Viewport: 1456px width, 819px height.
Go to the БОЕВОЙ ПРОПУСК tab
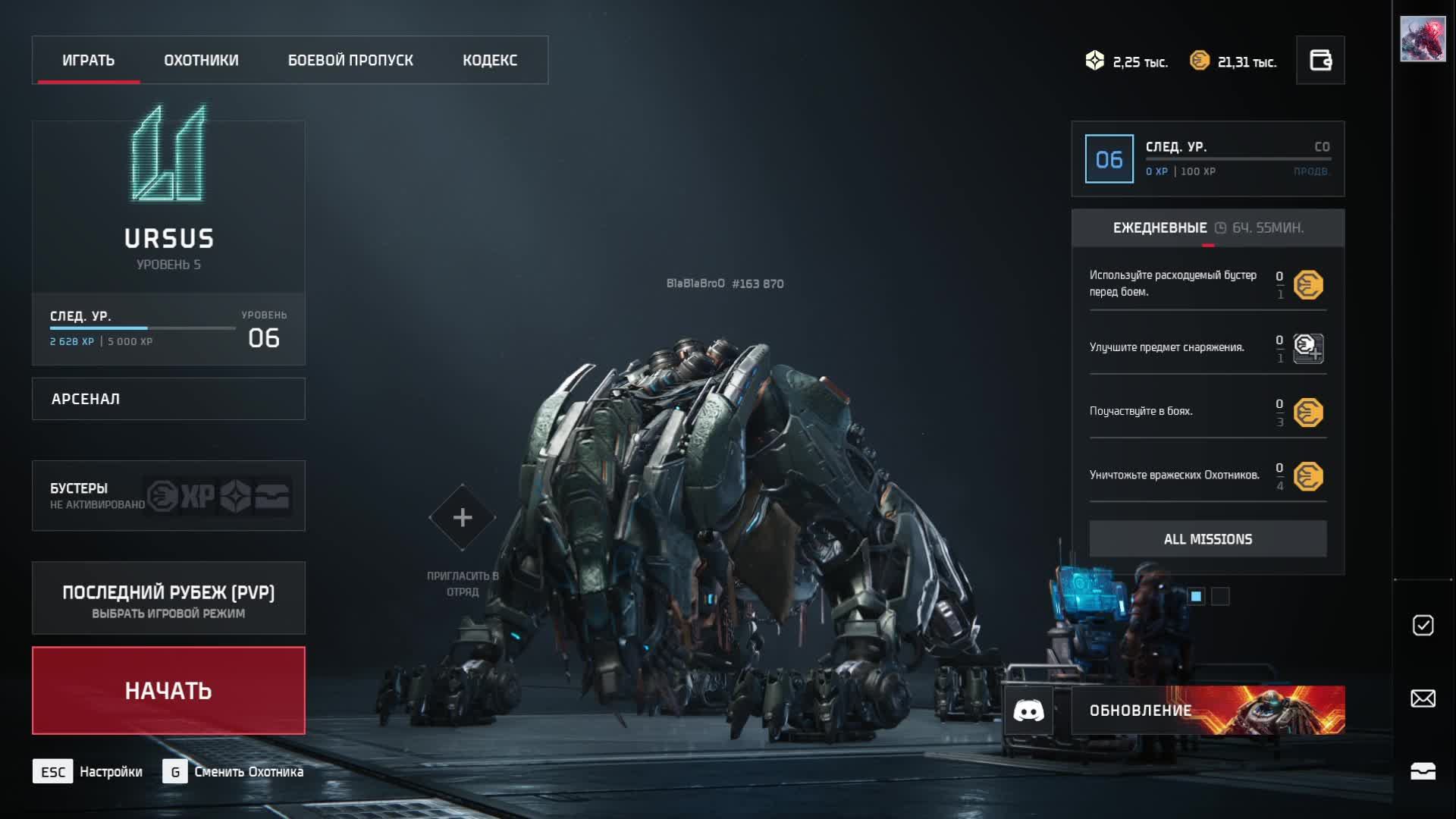350,60
